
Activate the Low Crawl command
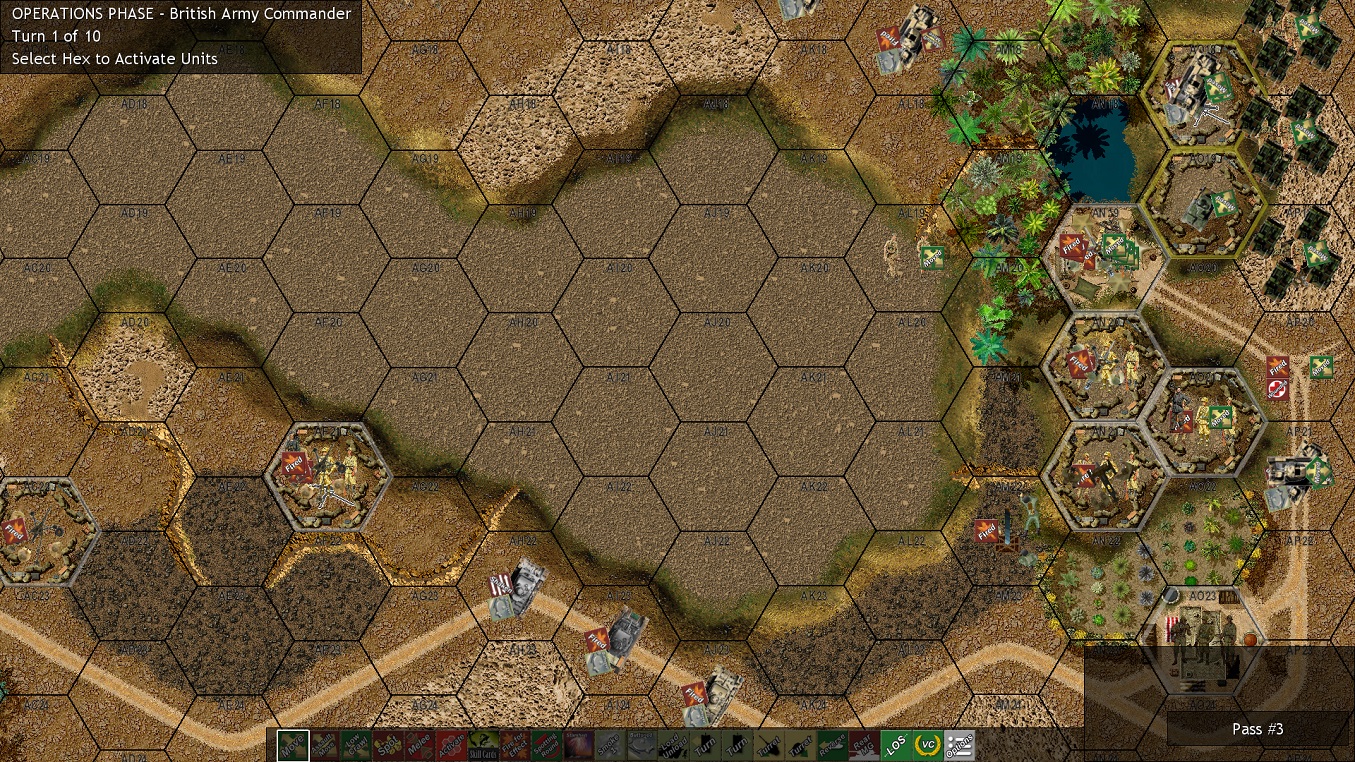[355, 746]
